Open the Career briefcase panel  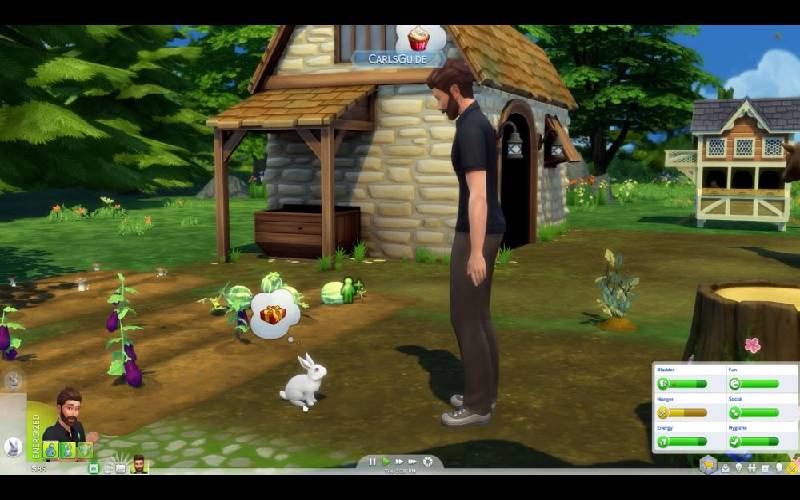click(726, 467)
